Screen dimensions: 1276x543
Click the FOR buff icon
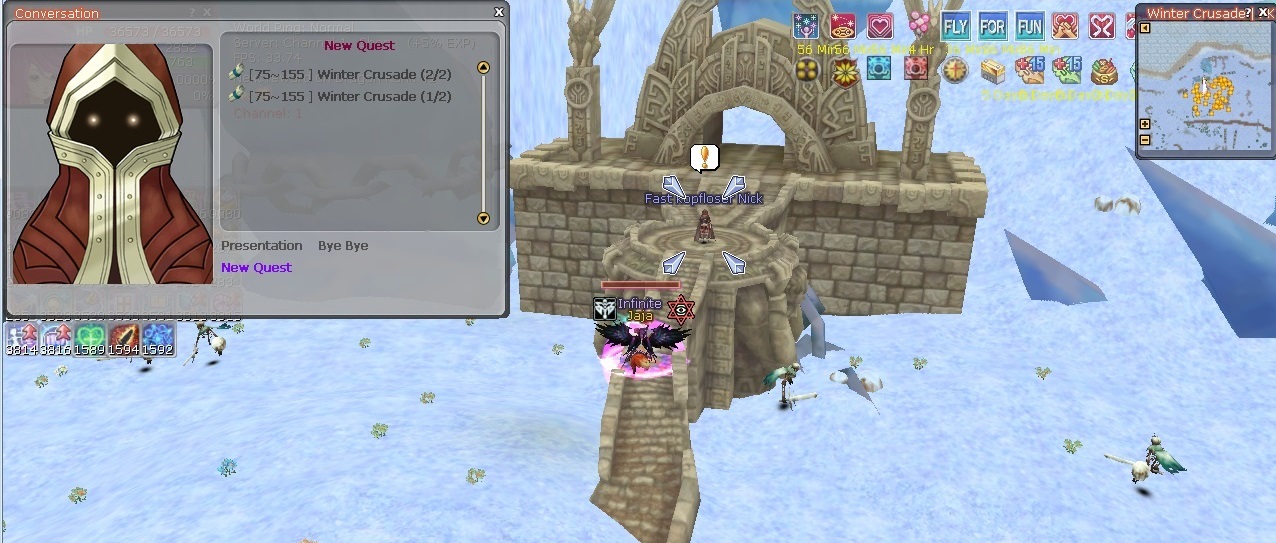tap(992, 26)
